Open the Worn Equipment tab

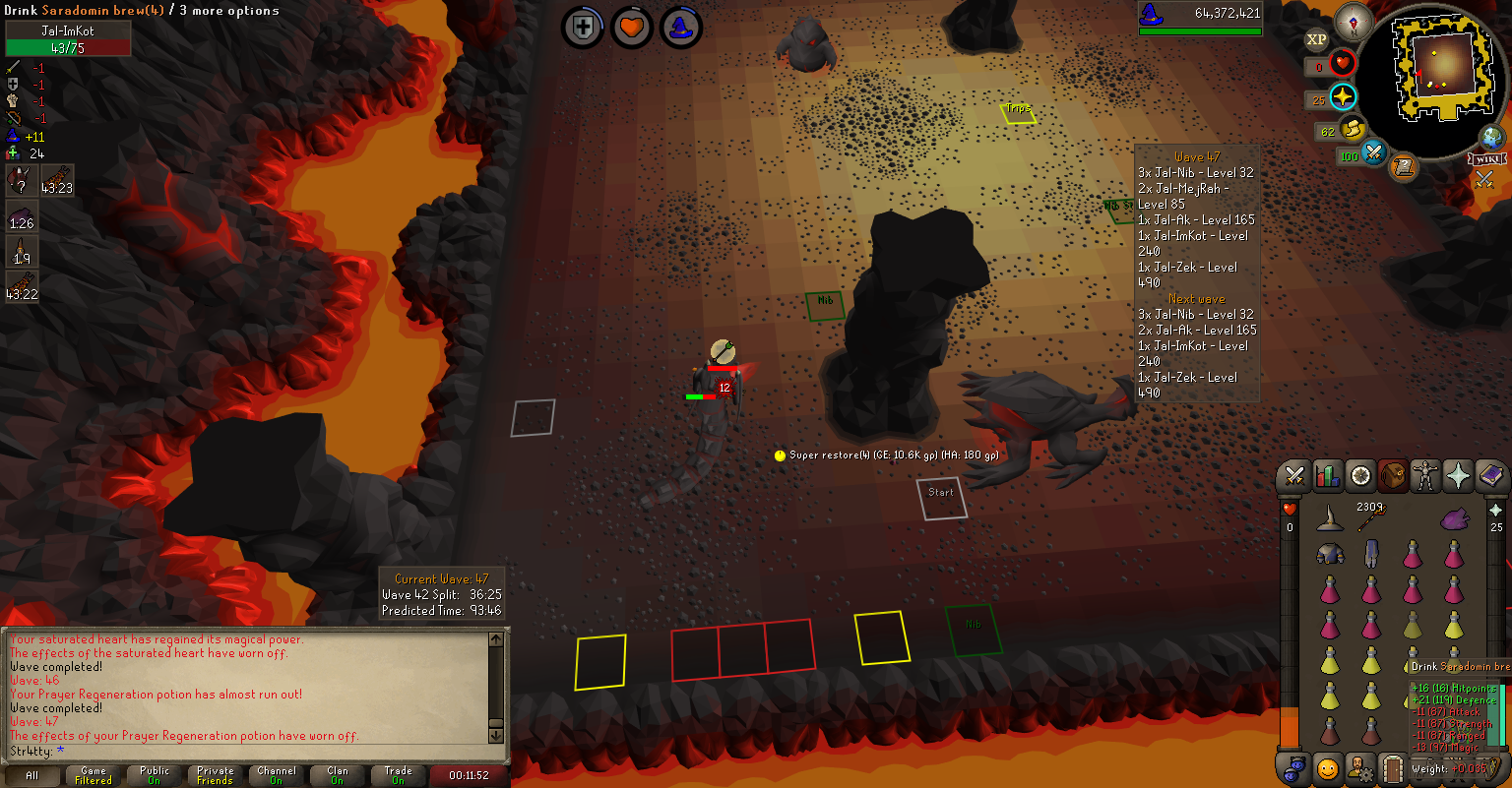point(1424,476)
